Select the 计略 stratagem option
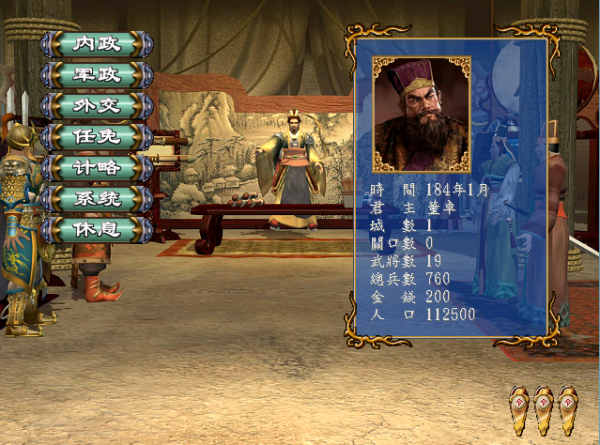The image size is (600, 445). tap(97, 168)
